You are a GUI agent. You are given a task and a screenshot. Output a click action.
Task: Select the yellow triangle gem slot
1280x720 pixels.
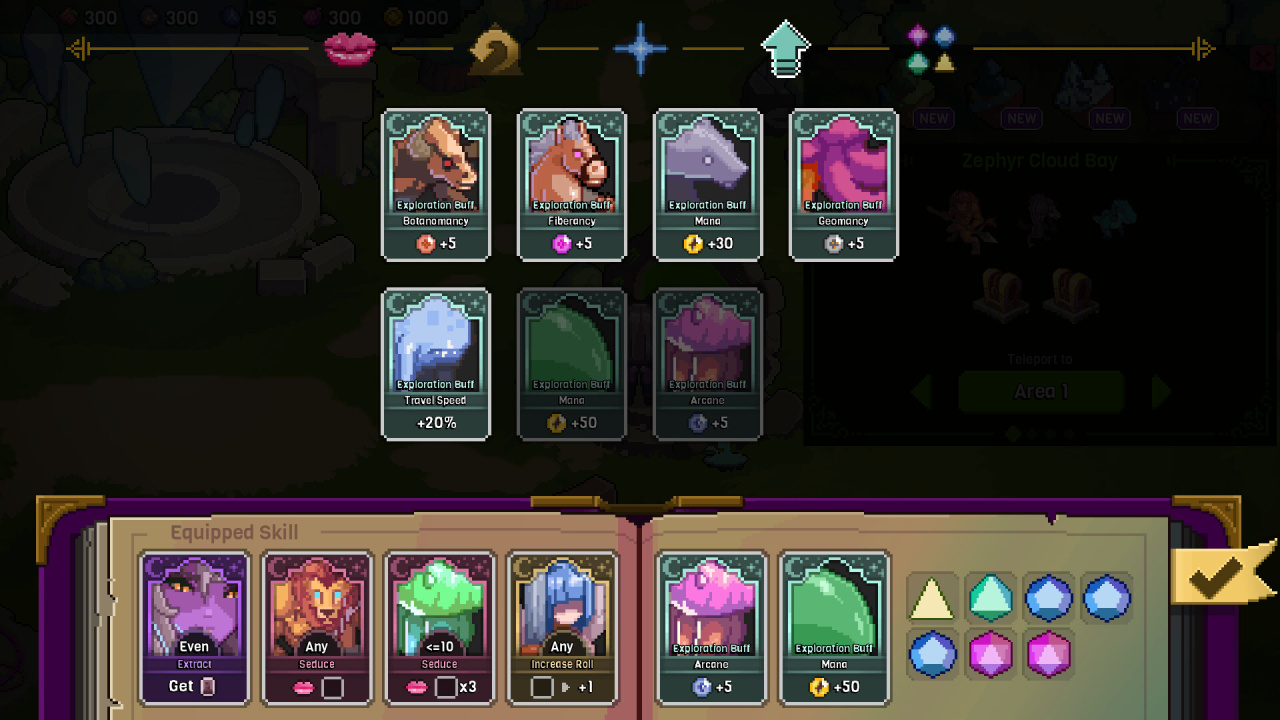click(x=931, y=599)
